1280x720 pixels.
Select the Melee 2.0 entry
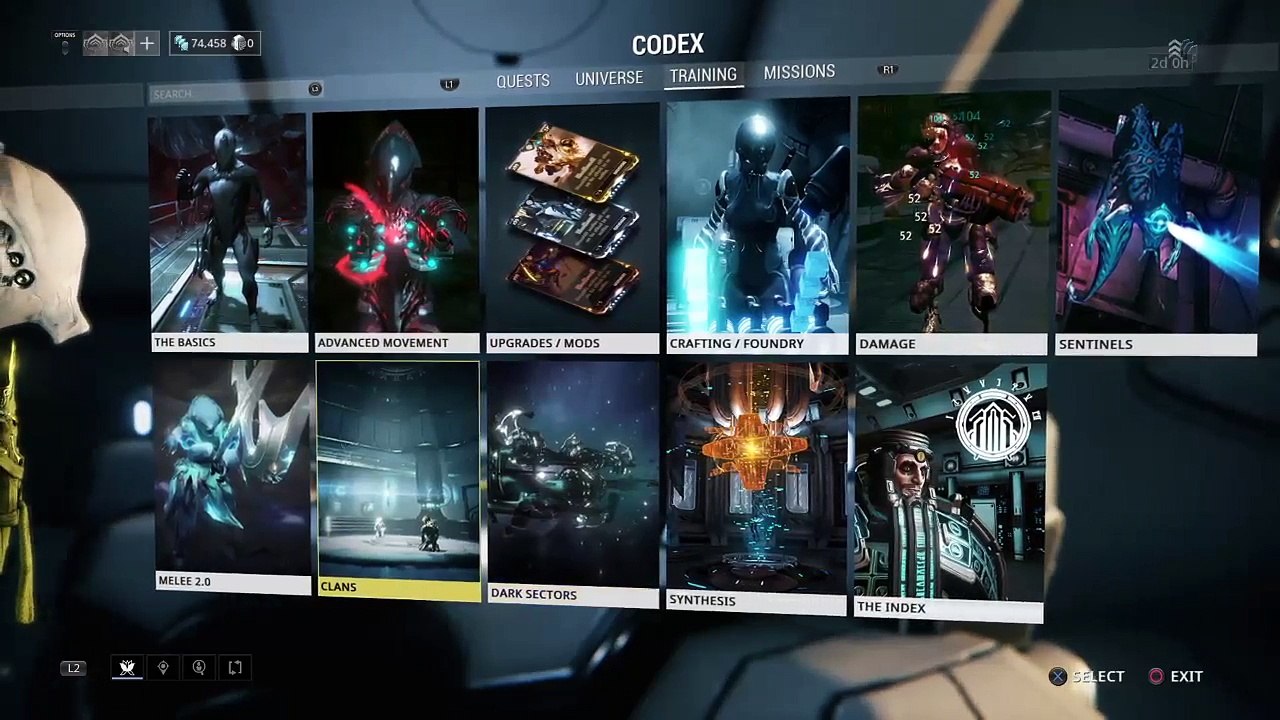click(232, 477)
